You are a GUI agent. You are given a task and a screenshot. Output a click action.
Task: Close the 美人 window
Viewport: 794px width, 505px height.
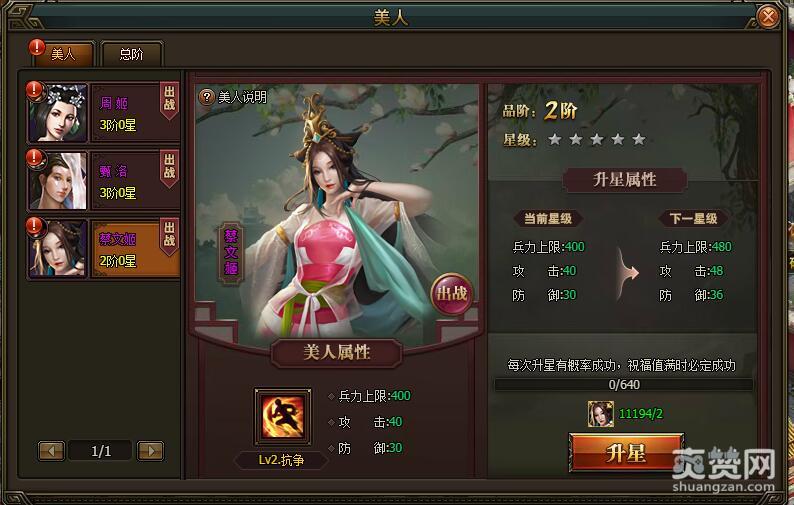click(767, 17)
